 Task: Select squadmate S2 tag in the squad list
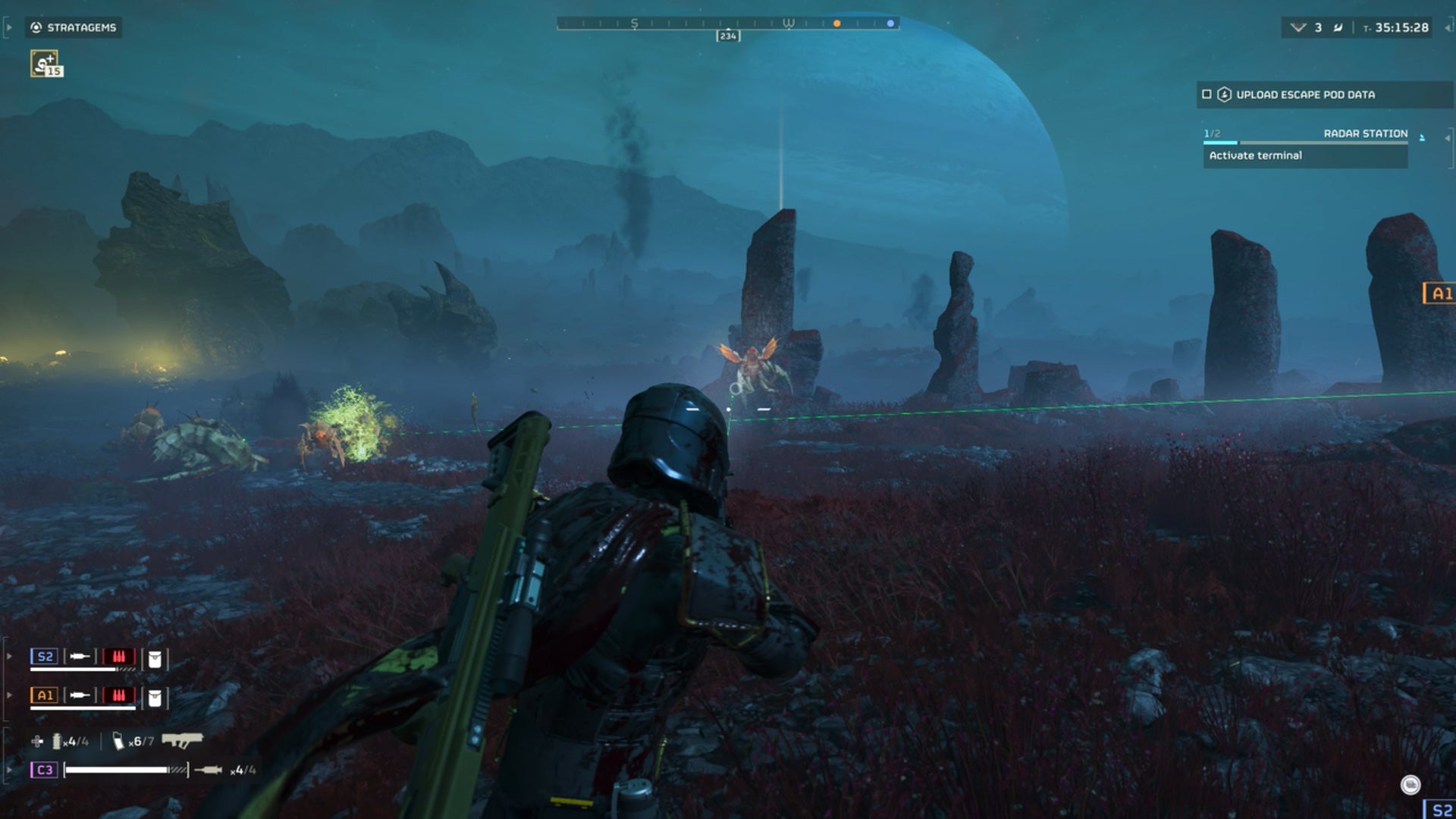pos(45,657)
